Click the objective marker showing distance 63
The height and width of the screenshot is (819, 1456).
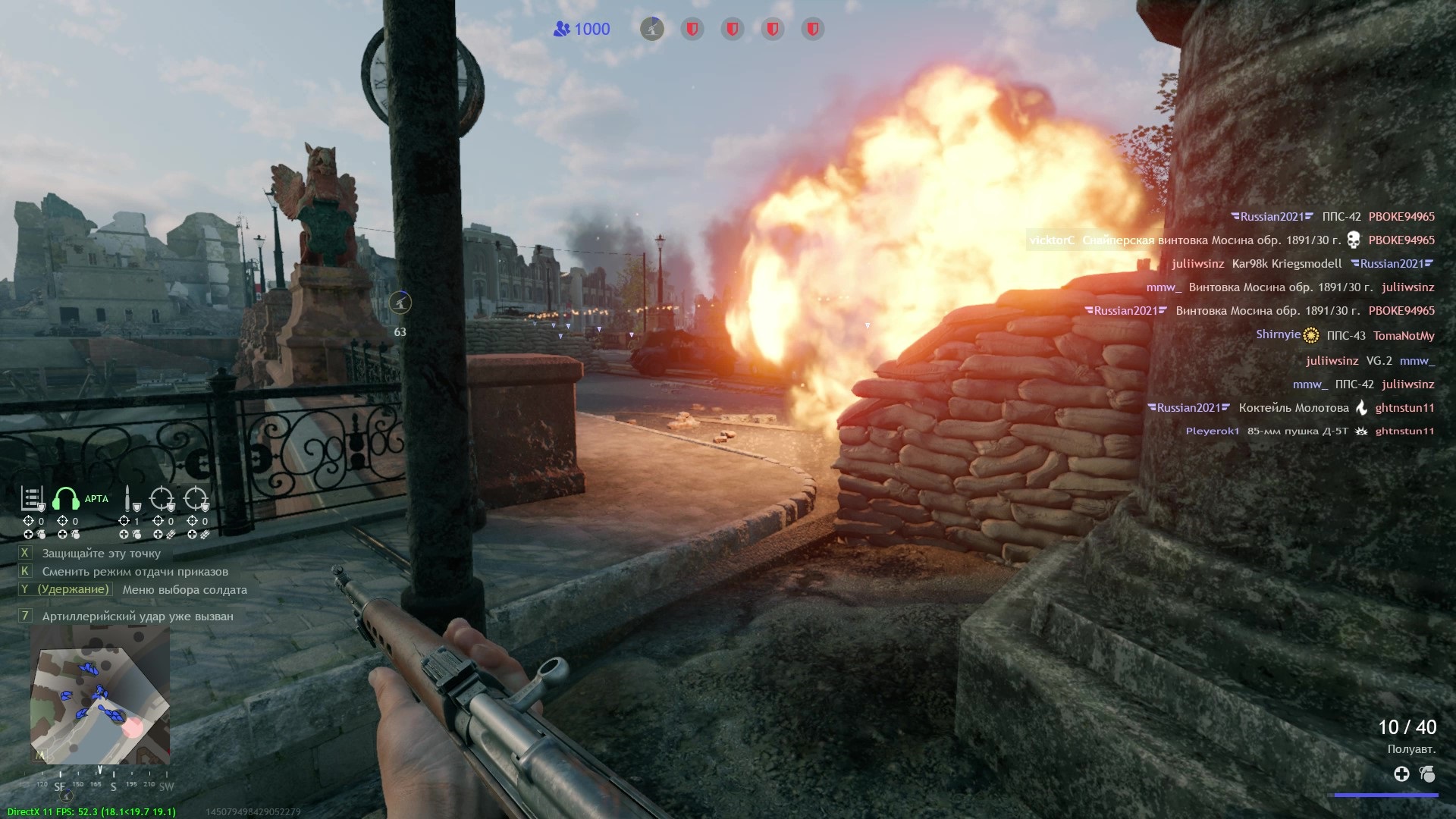click(400, 303)
